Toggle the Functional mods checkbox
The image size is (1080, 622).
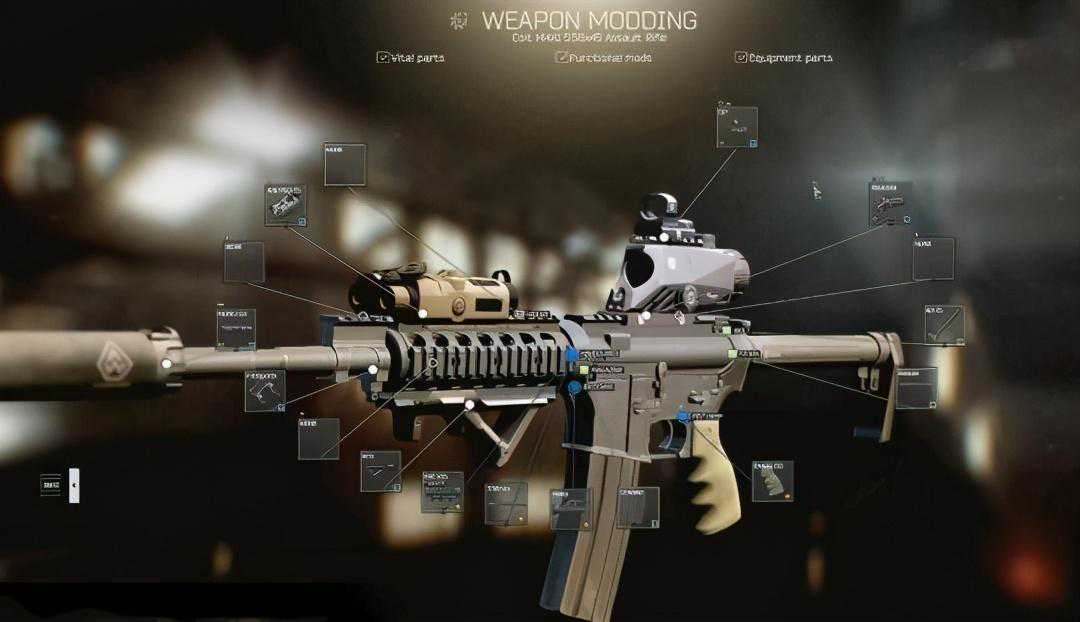pyautogui.click(x=562, y=57)
